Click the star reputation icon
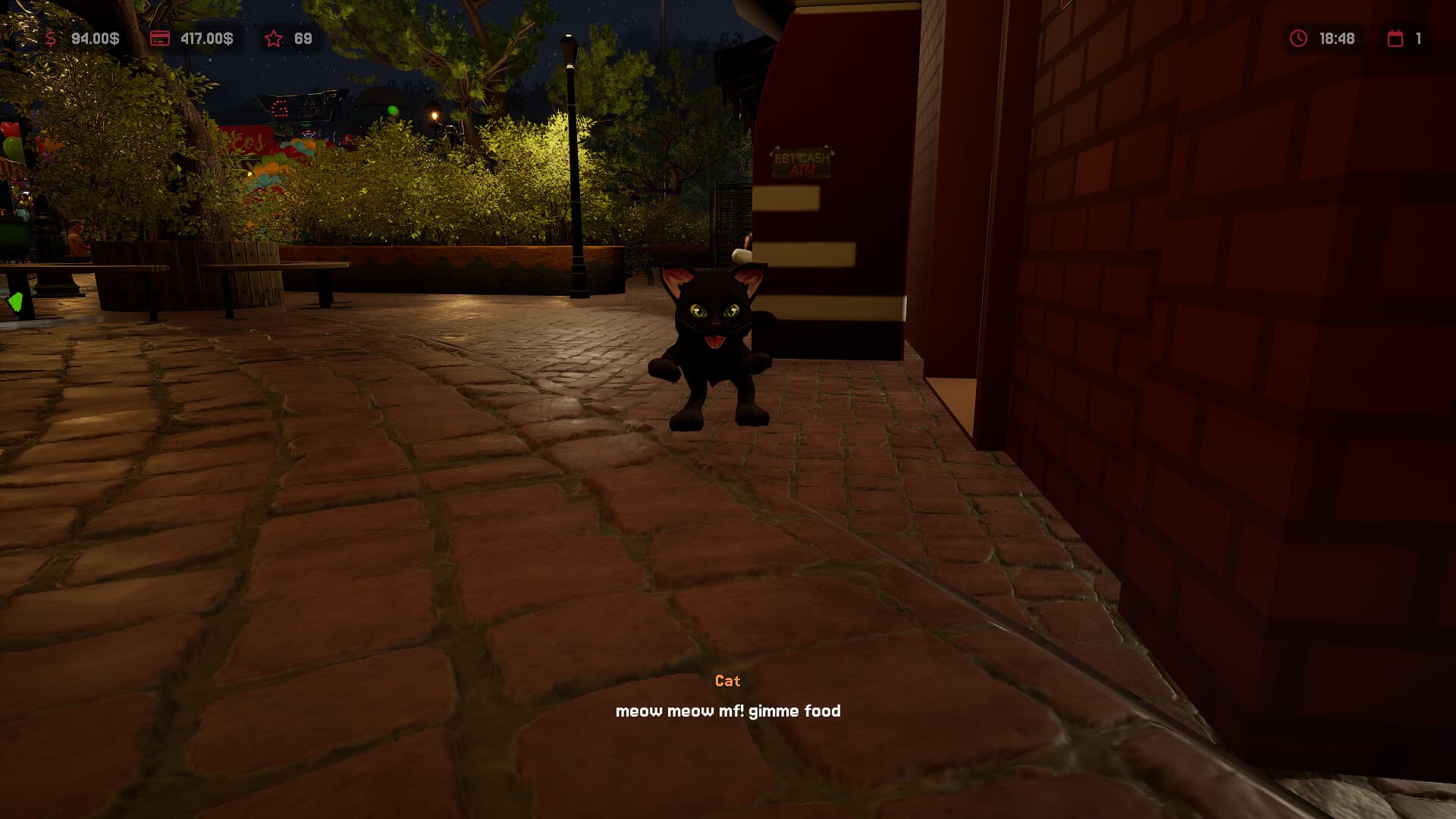The height and width of the screenshot is (819, 1456). click(273, 38)
